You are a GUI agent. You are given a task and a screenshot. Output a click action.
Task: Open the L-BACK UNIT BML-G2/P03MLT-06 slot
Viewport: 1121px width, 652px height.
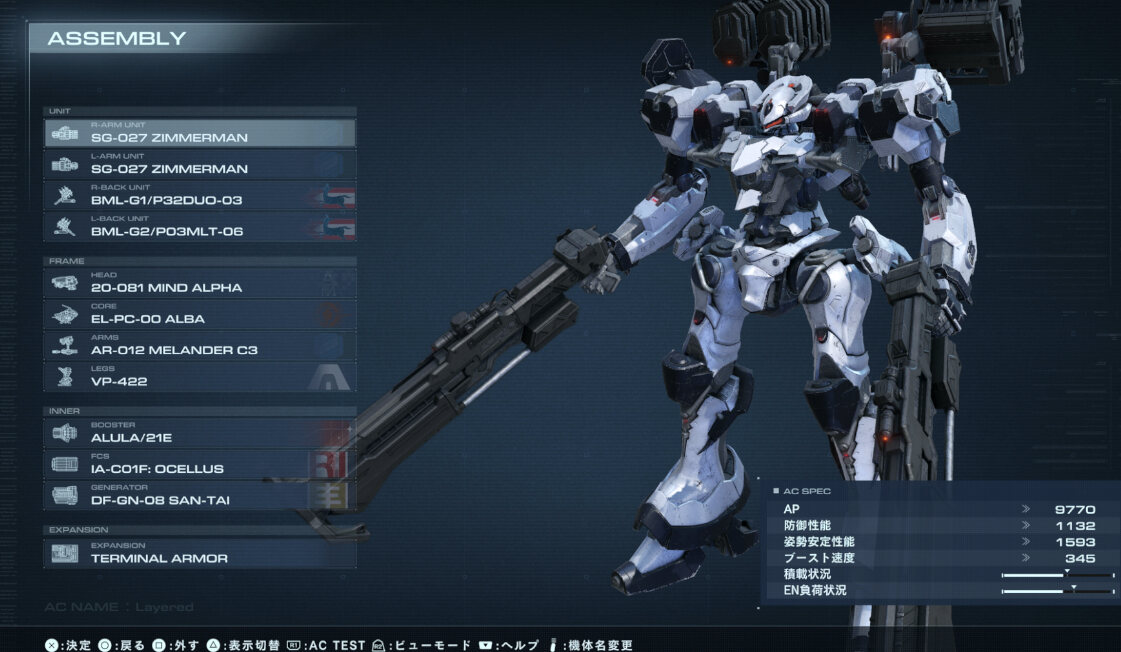pyautogui.click(x=200, y=226)
